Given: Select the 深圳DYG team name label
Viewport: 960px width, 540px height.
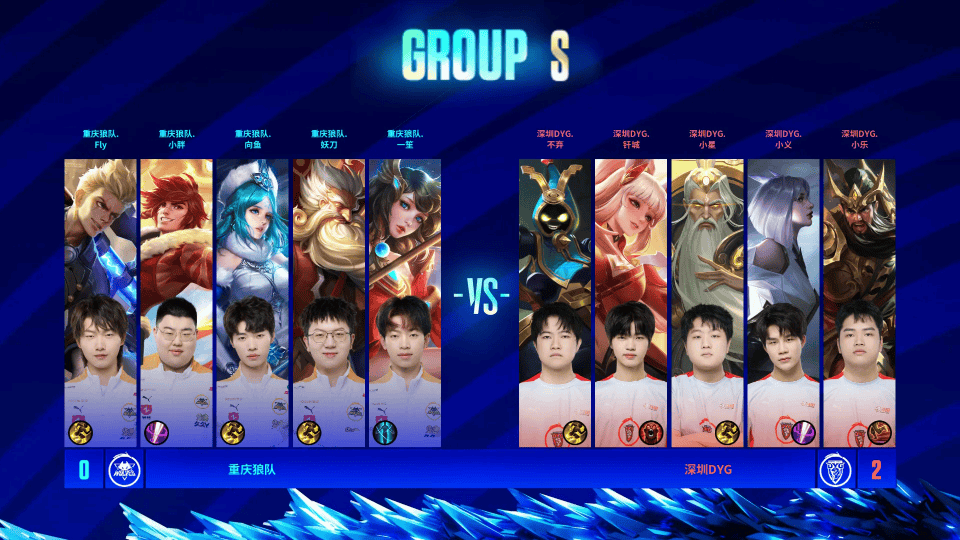Looking at the screenshot, I should point(709,469).
